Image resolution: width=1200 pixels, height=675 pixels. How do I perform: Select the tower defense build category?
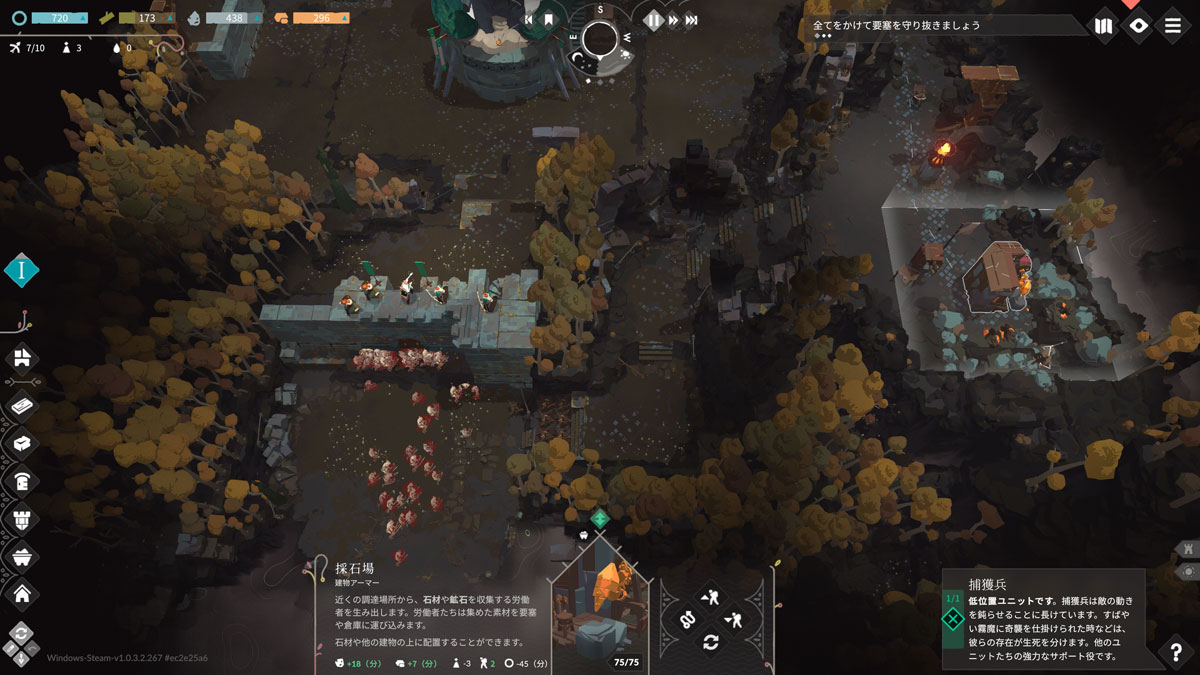(x=21, y=518)
